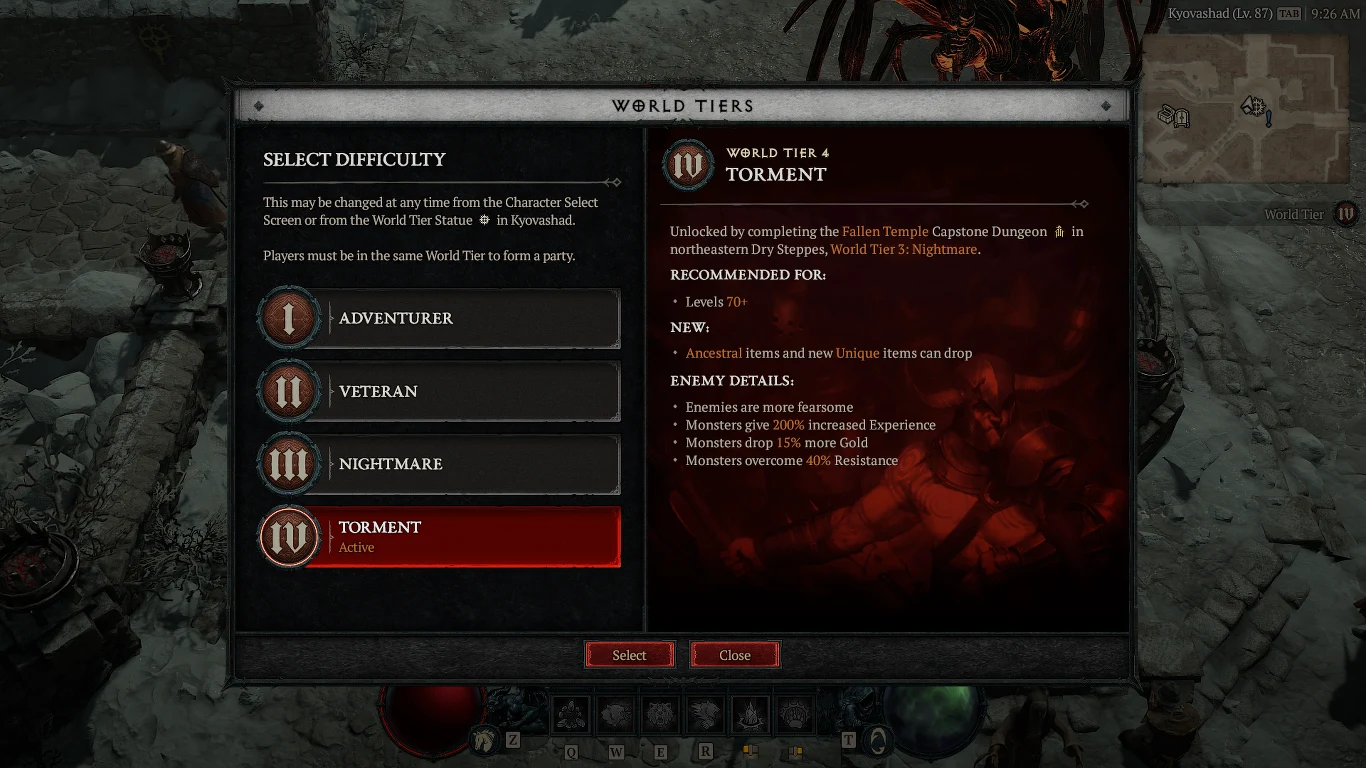The width and height of the screenshot is (1366, 768).
Task: Click the left golden consumable icon near the hotbar
Action: coord(750,752)
